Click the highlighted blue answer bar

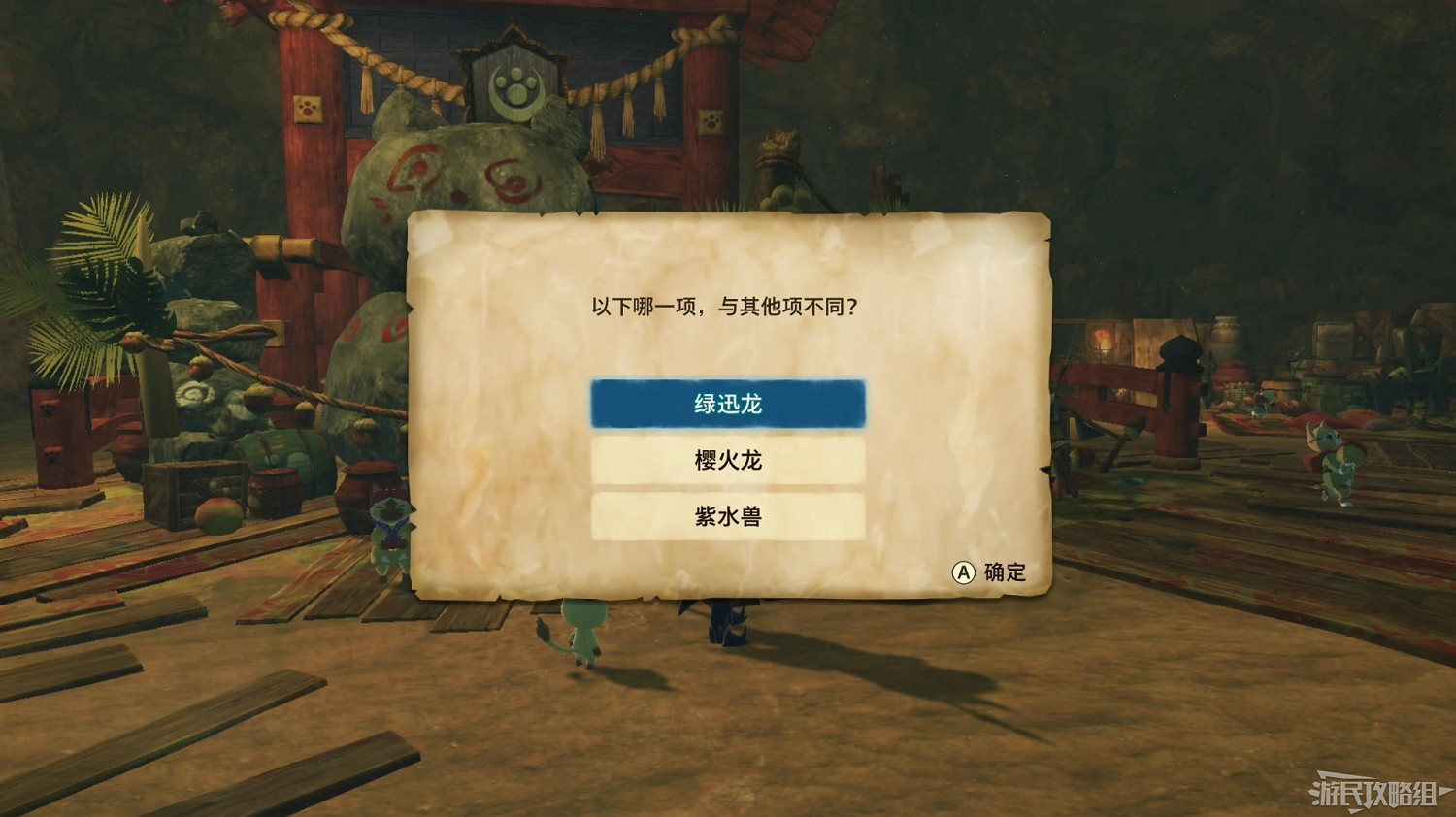[x=727, y=404]
